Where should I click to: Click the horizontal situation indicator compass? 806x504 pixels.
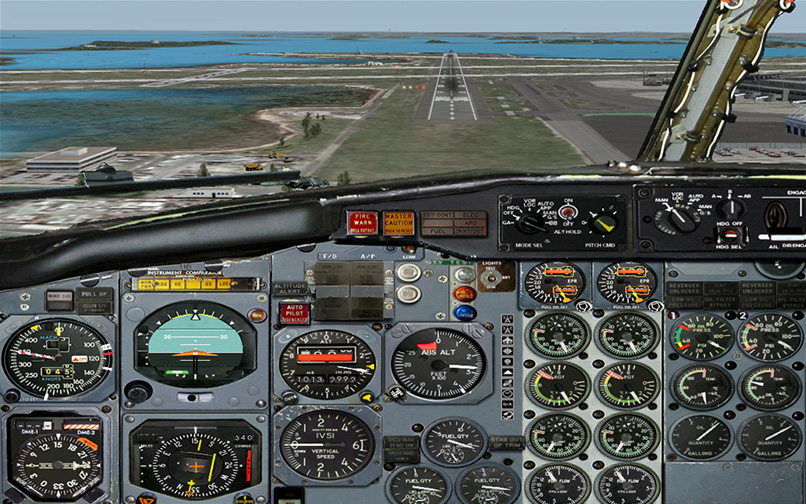194,461
